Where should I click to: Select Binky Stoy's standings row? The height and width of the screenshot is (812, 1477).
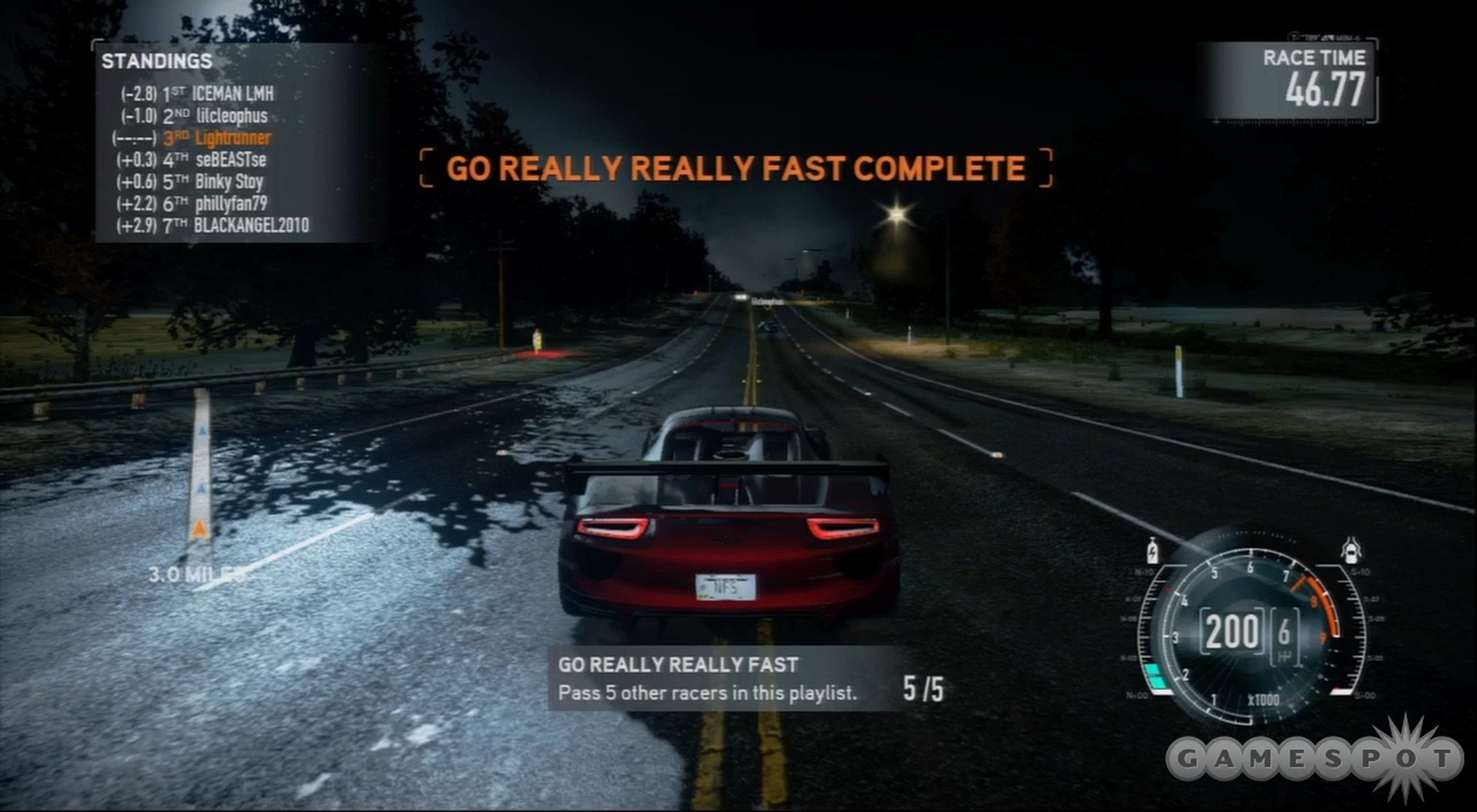click(229, 182)
